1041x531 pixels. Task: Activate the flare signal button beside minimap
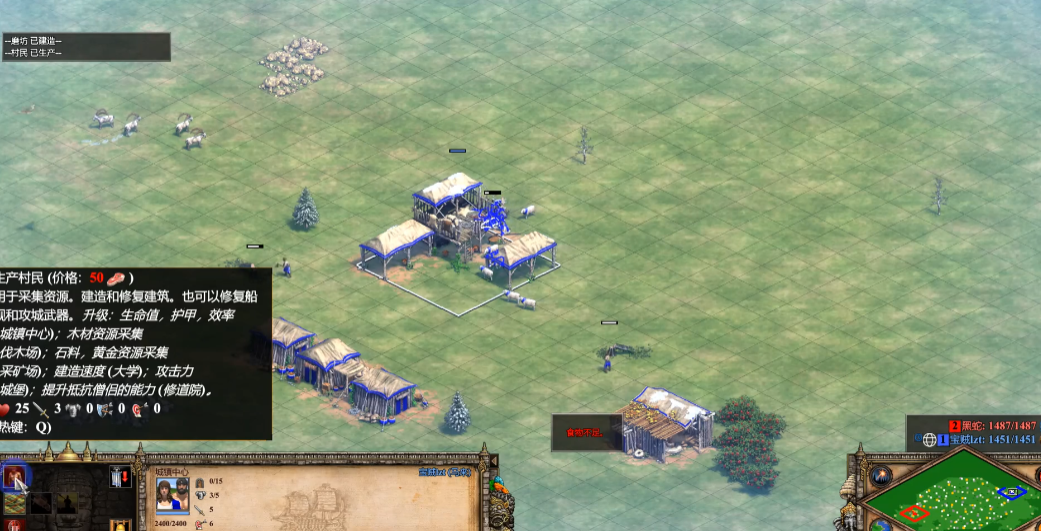(x=882, y=476)
